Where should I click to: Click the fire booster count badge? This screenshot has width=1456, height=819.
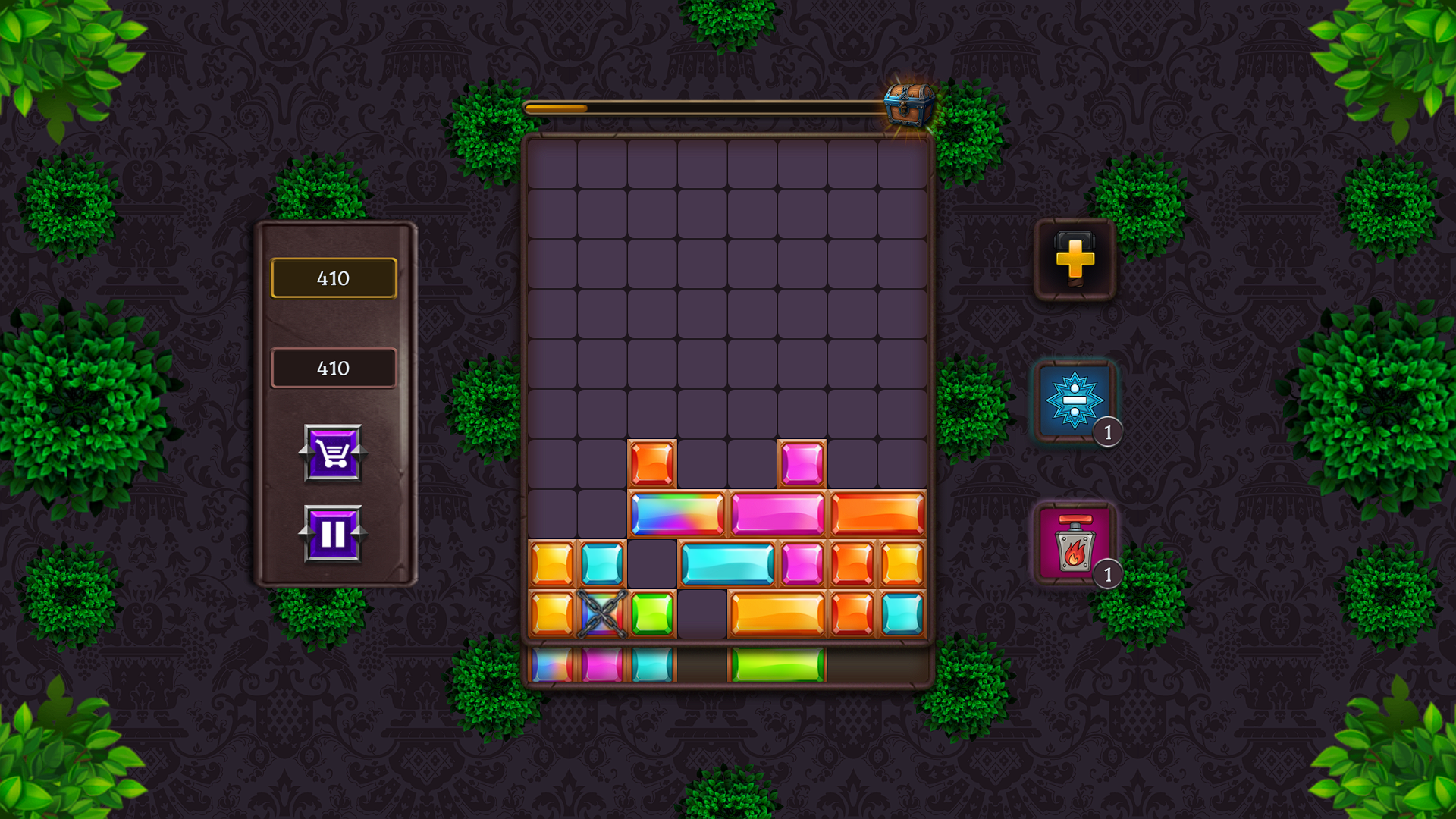tap(1107, 574)
